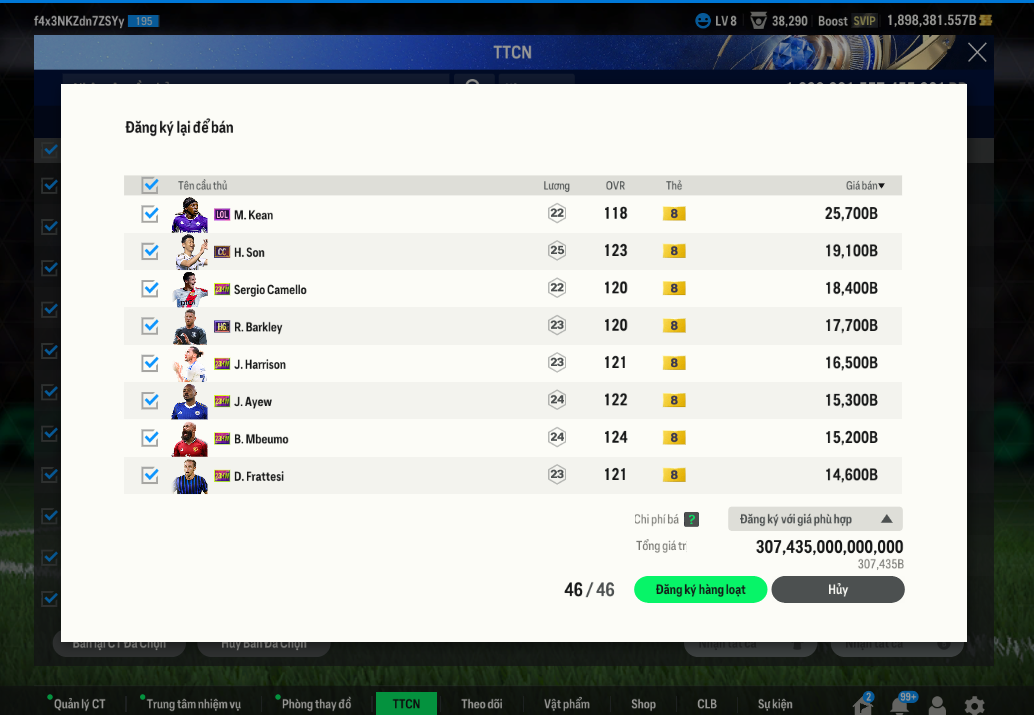Close the TTCN window with X
The image size is (1034, 715).
977,53
